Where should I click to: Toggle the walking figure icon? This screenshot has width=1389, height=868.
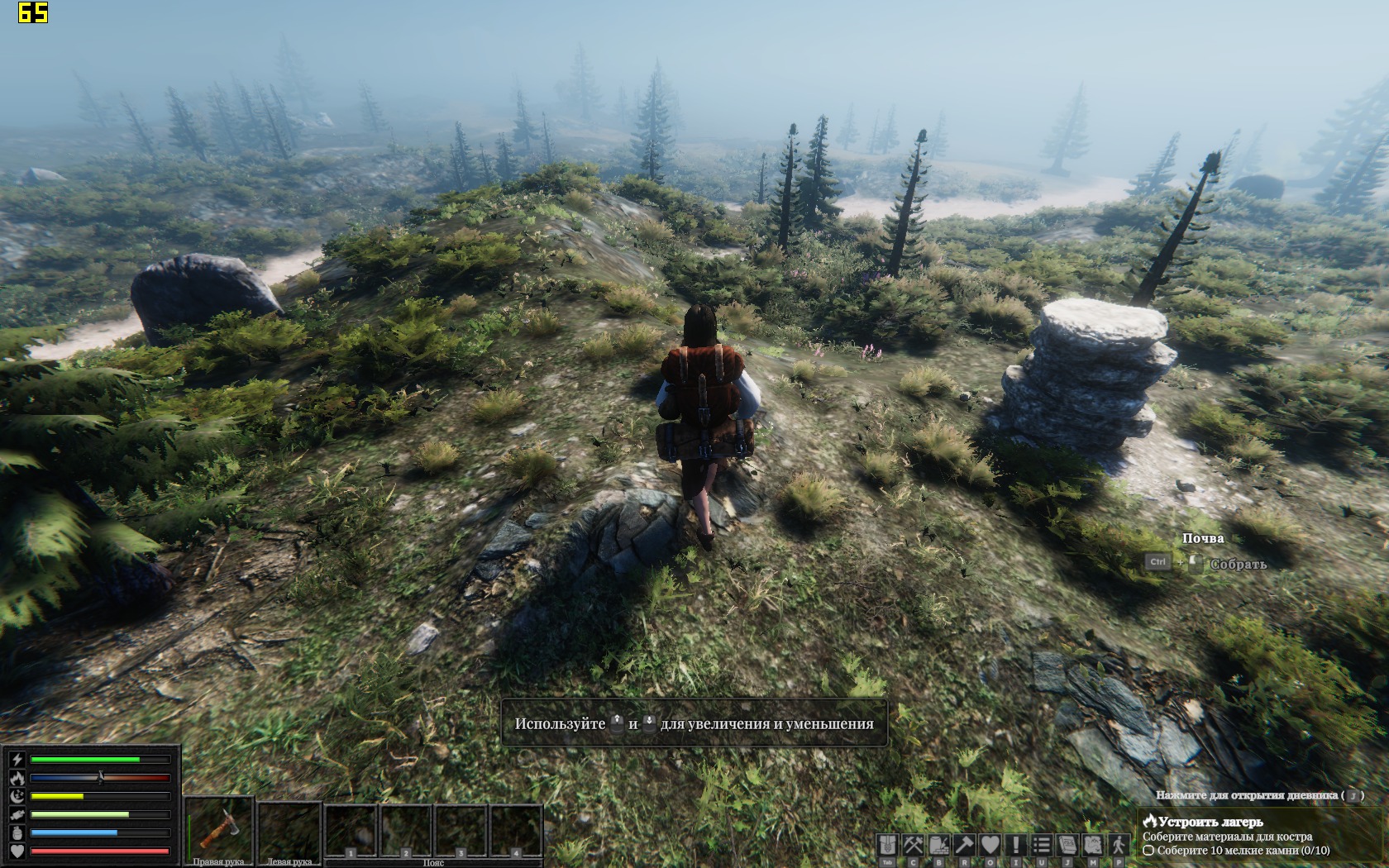tap(1119, 845)
